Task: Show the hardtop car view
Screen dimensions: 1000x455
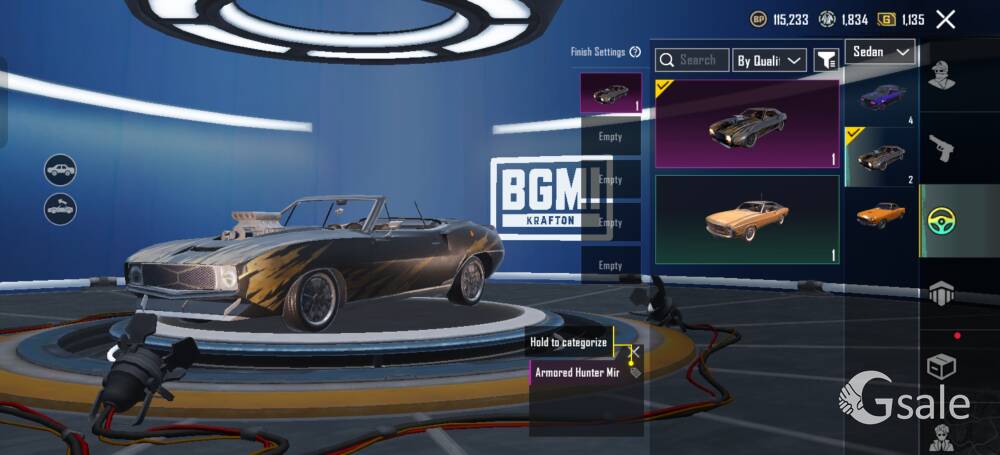Action: point(61,169)
